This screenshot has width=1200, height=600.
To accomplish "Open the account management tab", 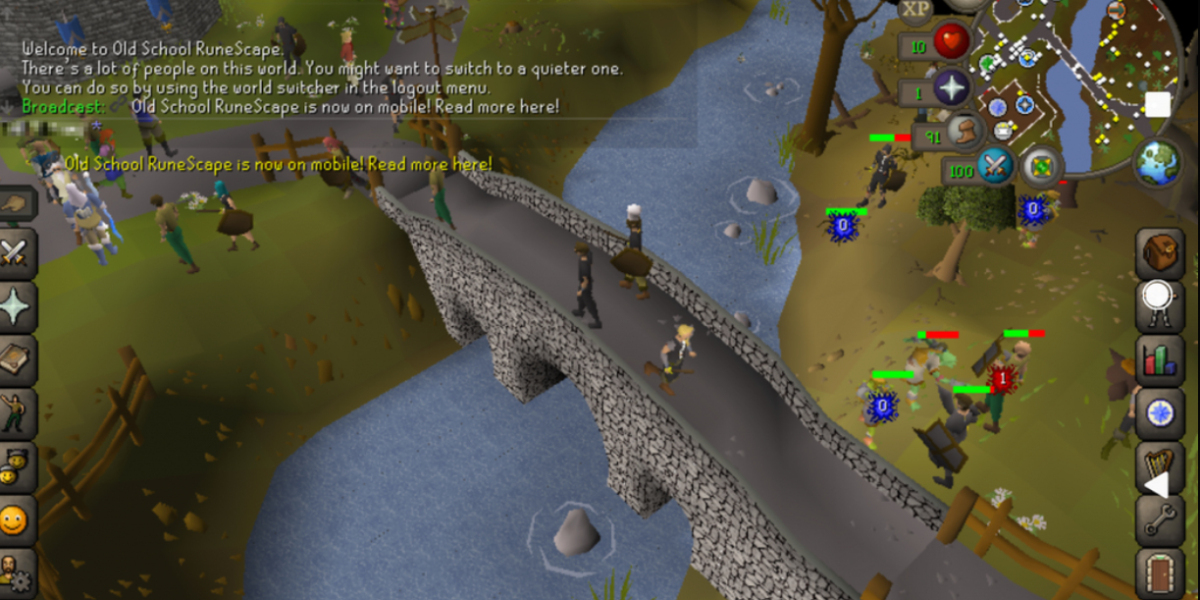I will (17, 572).
